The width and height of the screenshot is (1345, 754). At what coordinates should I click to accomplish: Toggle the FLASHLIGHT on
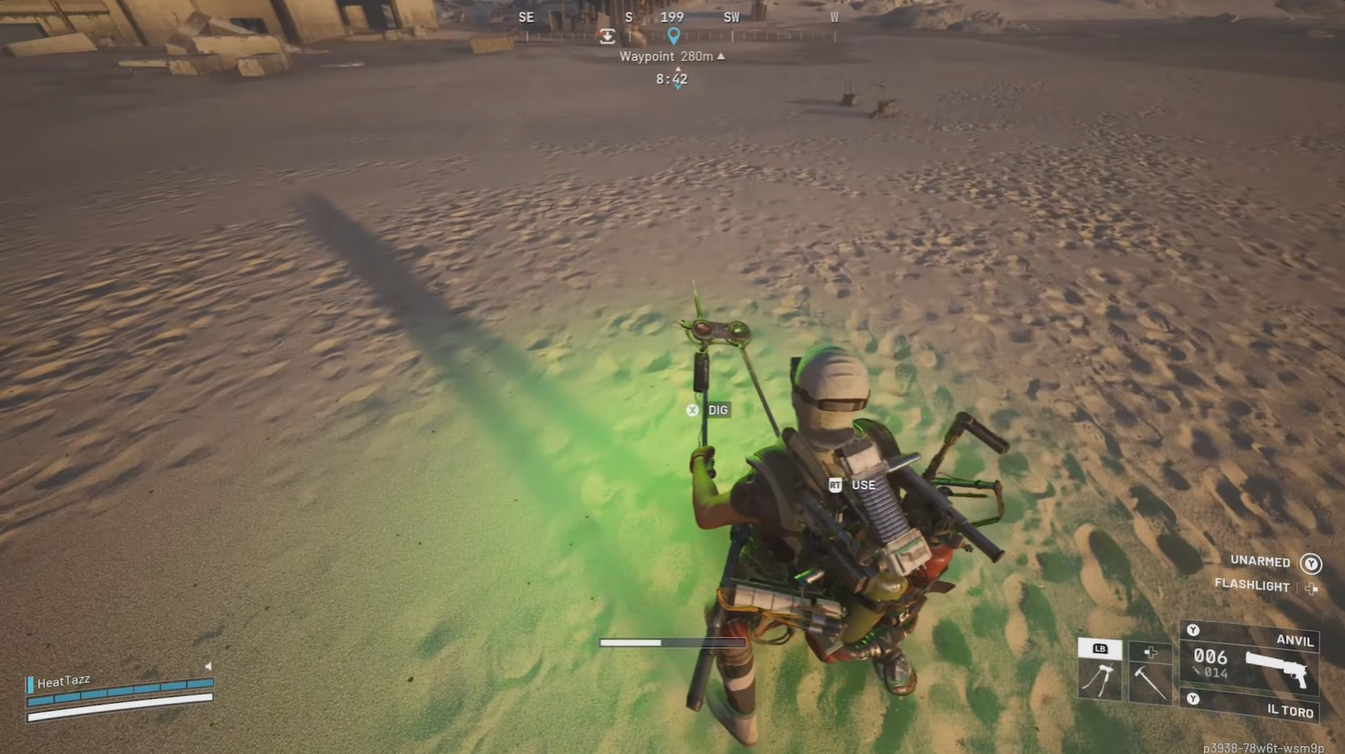[1313, 587]
